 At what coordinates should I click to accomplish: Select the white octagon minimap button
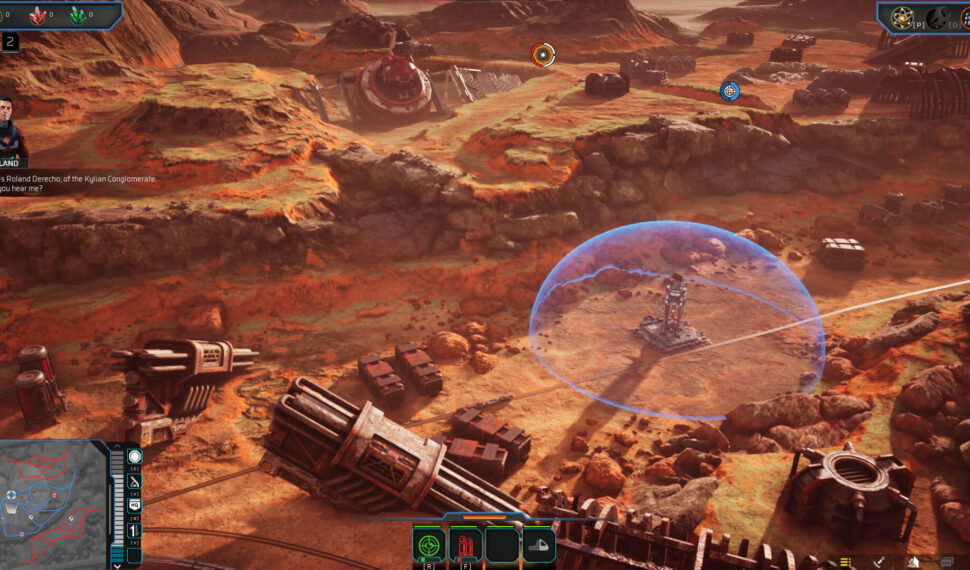tap(135, 456)
